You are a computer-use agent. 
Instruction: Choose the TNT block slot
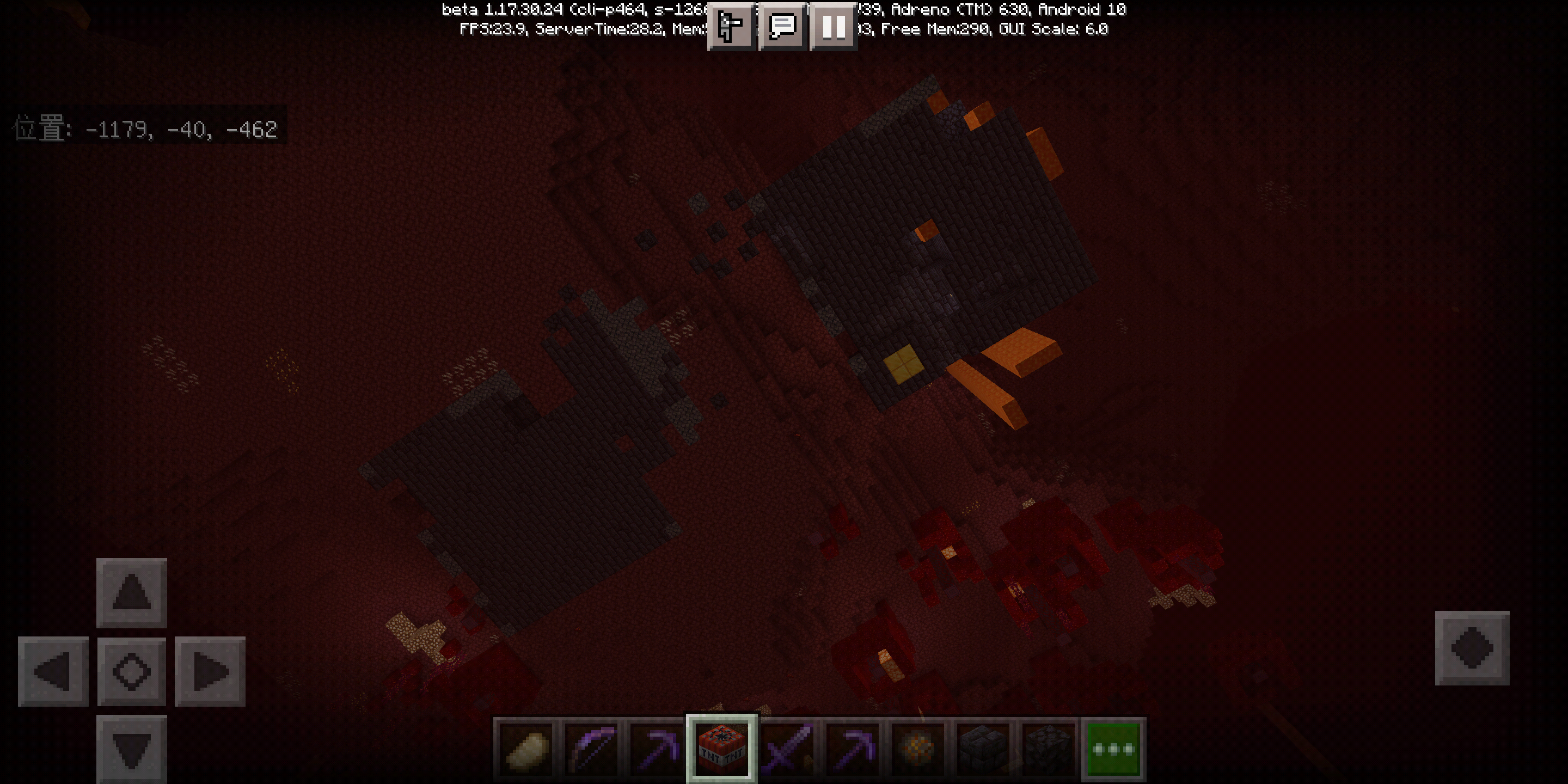tap(721, 749)
